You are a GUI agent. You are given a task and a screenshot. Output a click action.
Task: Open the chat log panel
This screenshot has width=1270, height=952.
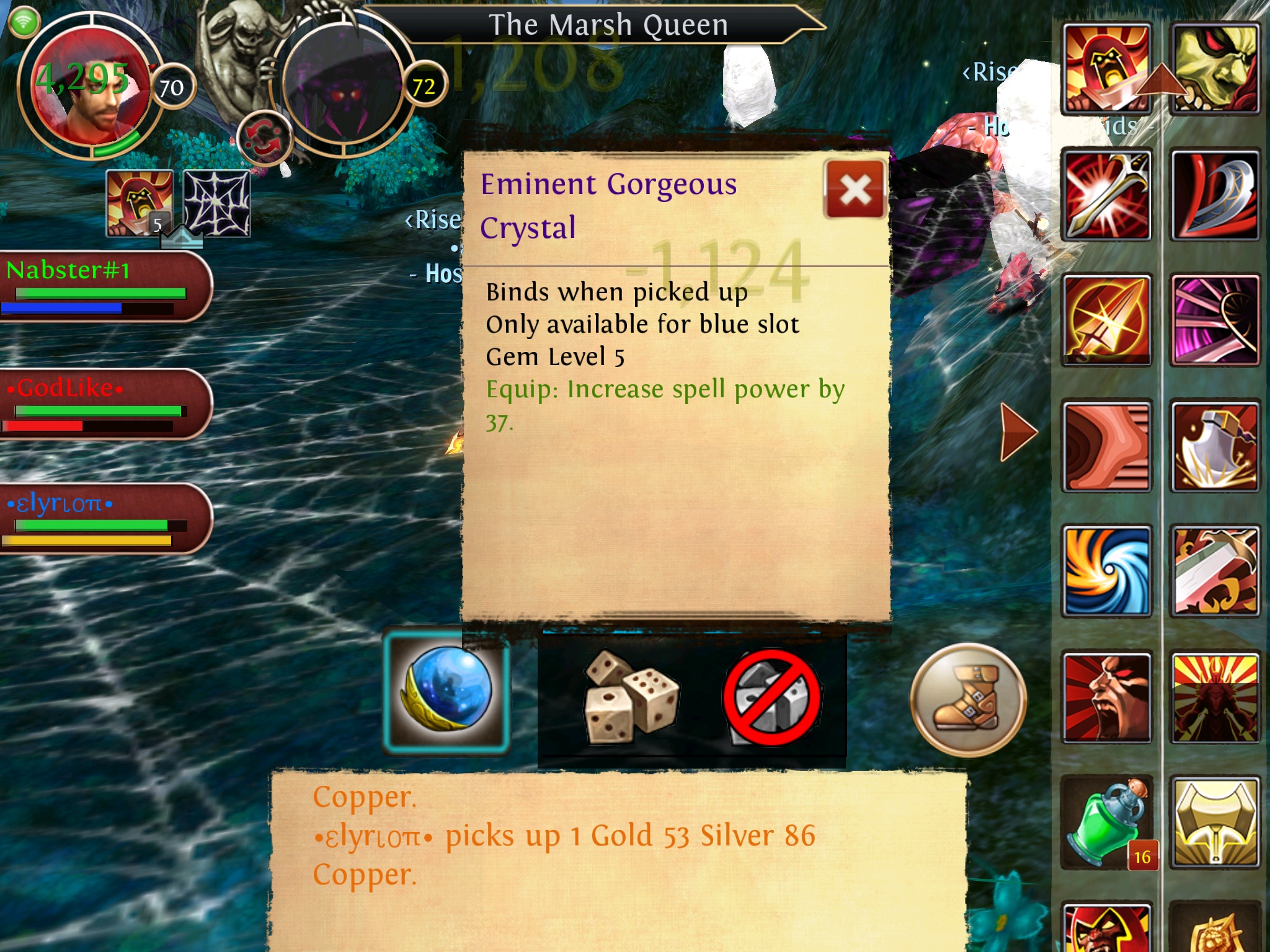click(x=618, y=859)
